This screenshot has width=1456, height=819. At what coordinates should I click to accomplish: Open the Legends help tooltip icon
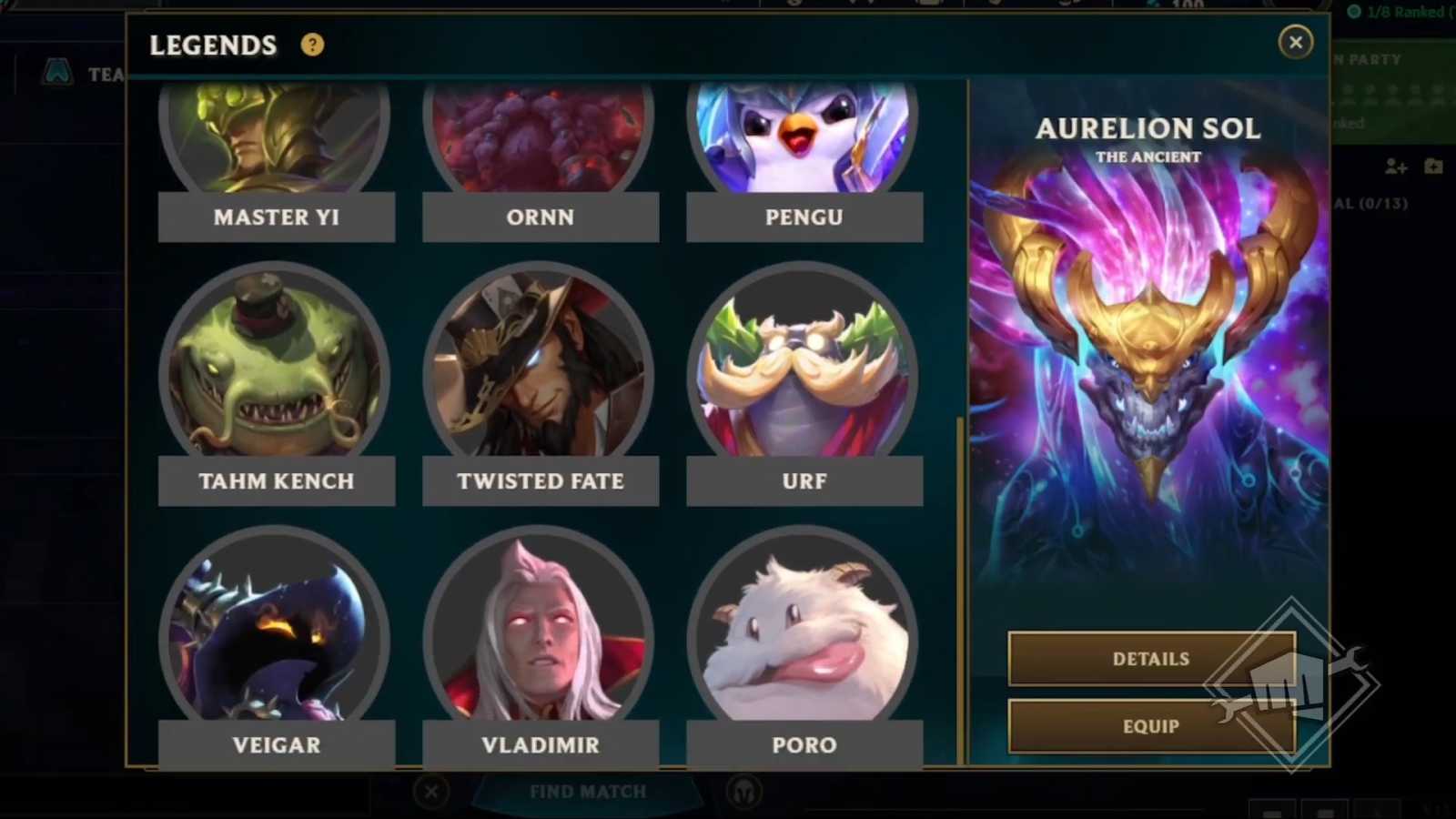point(313,44)
